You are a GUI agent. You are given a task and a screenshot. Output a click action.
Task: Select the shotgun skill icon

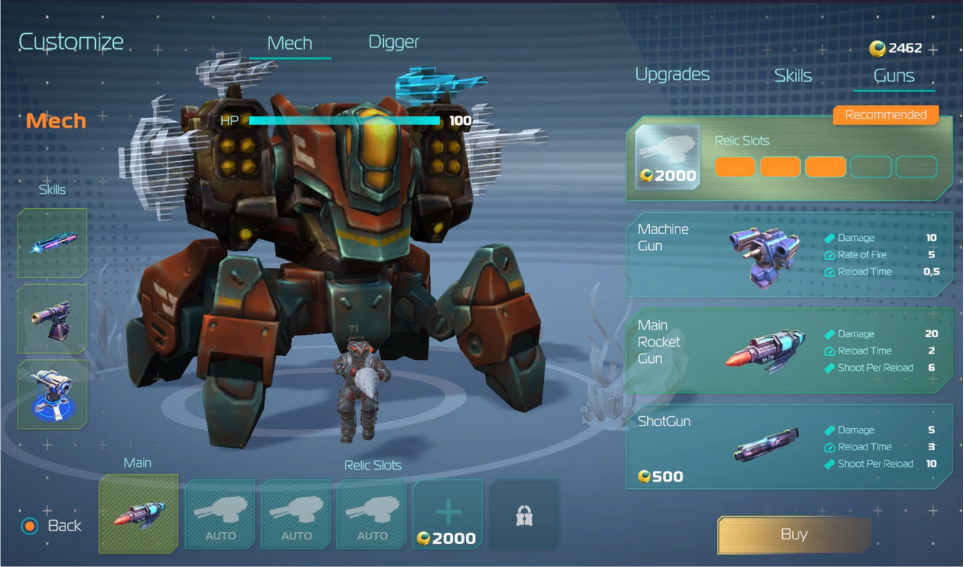[52, 243]
